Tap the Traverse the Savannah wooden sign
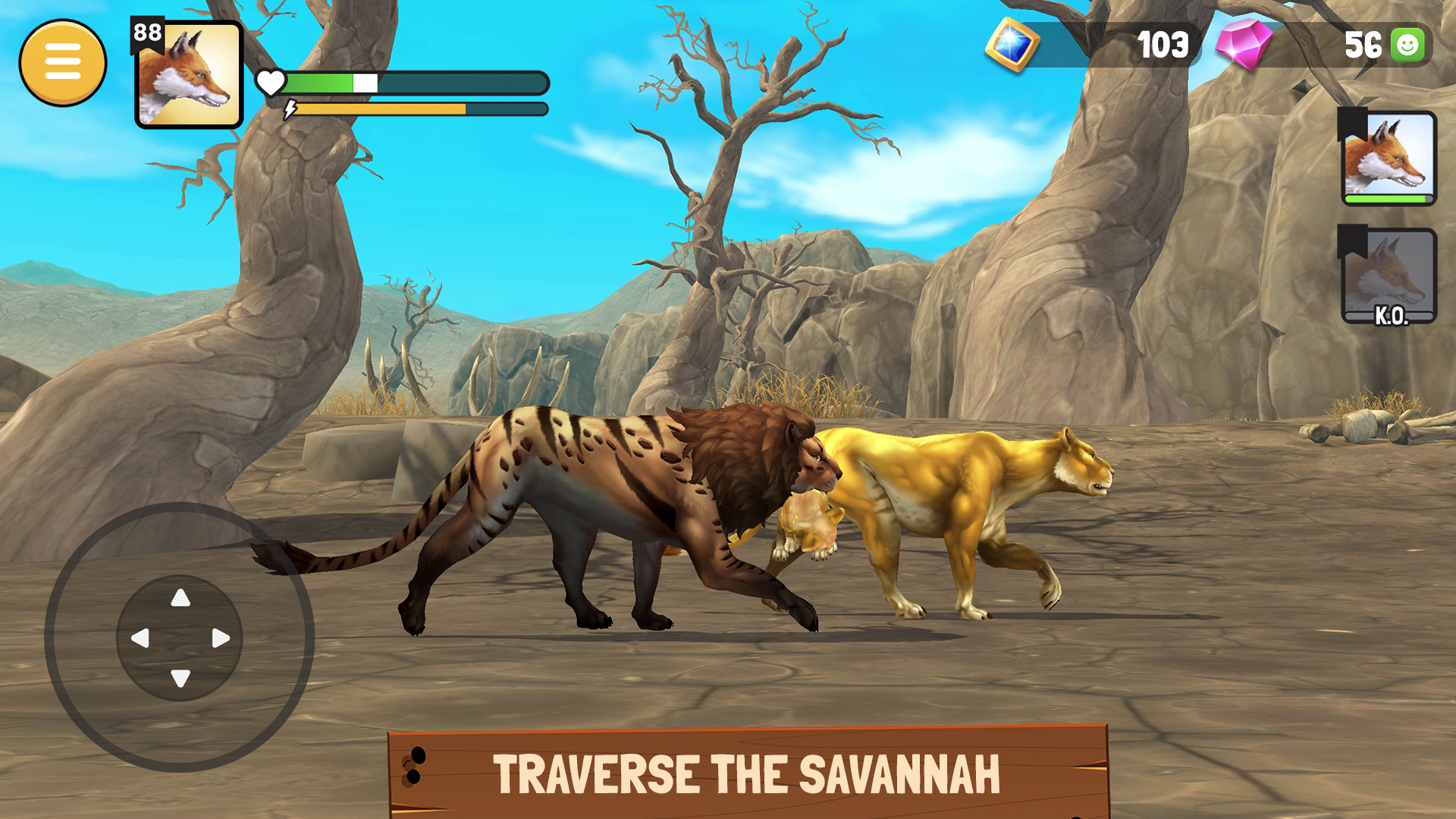This screenshot has width=1456, height=819. (747, 773)
